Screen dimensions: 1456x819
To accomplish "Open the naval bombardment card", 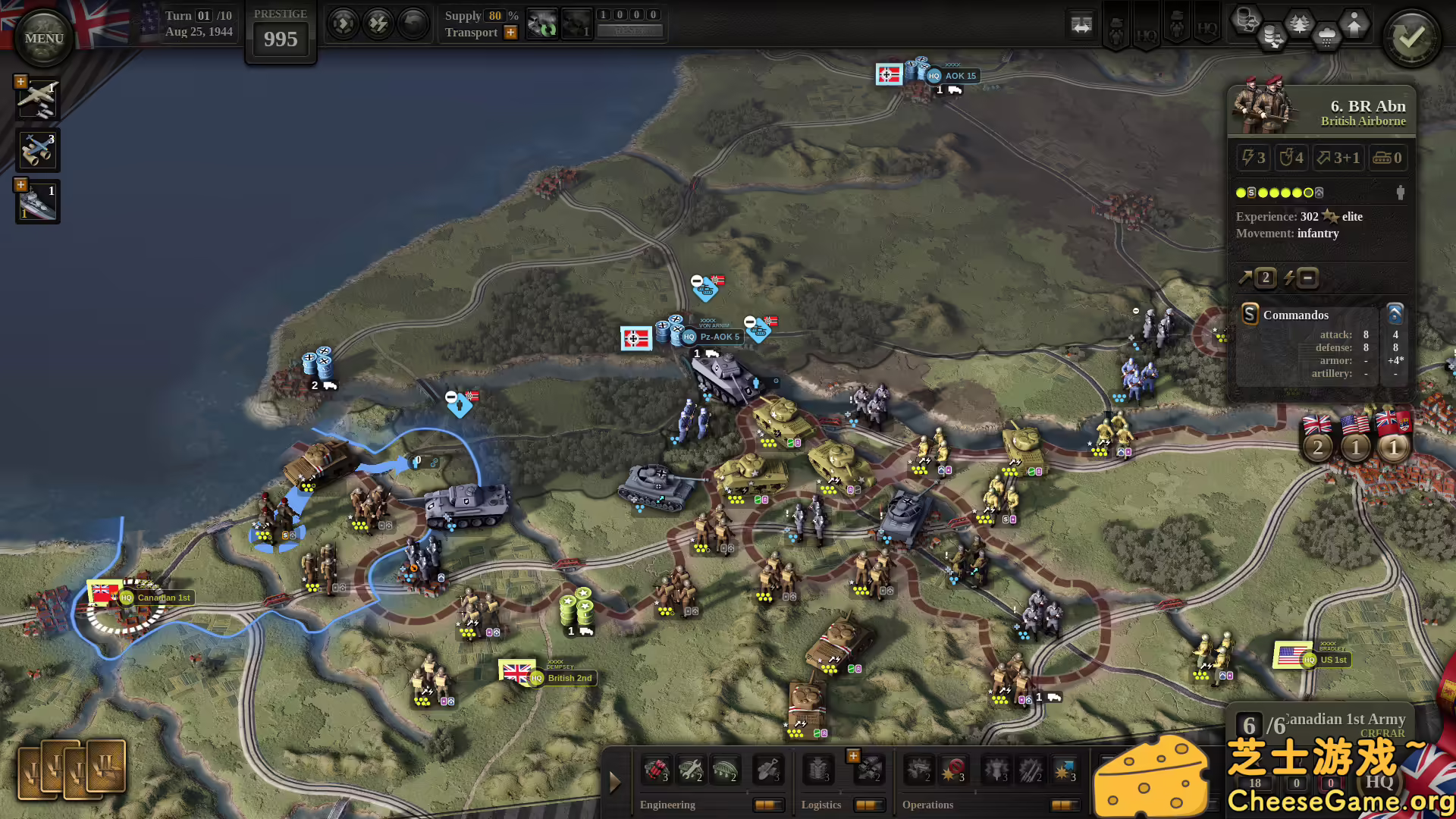I will pos(37,201).
